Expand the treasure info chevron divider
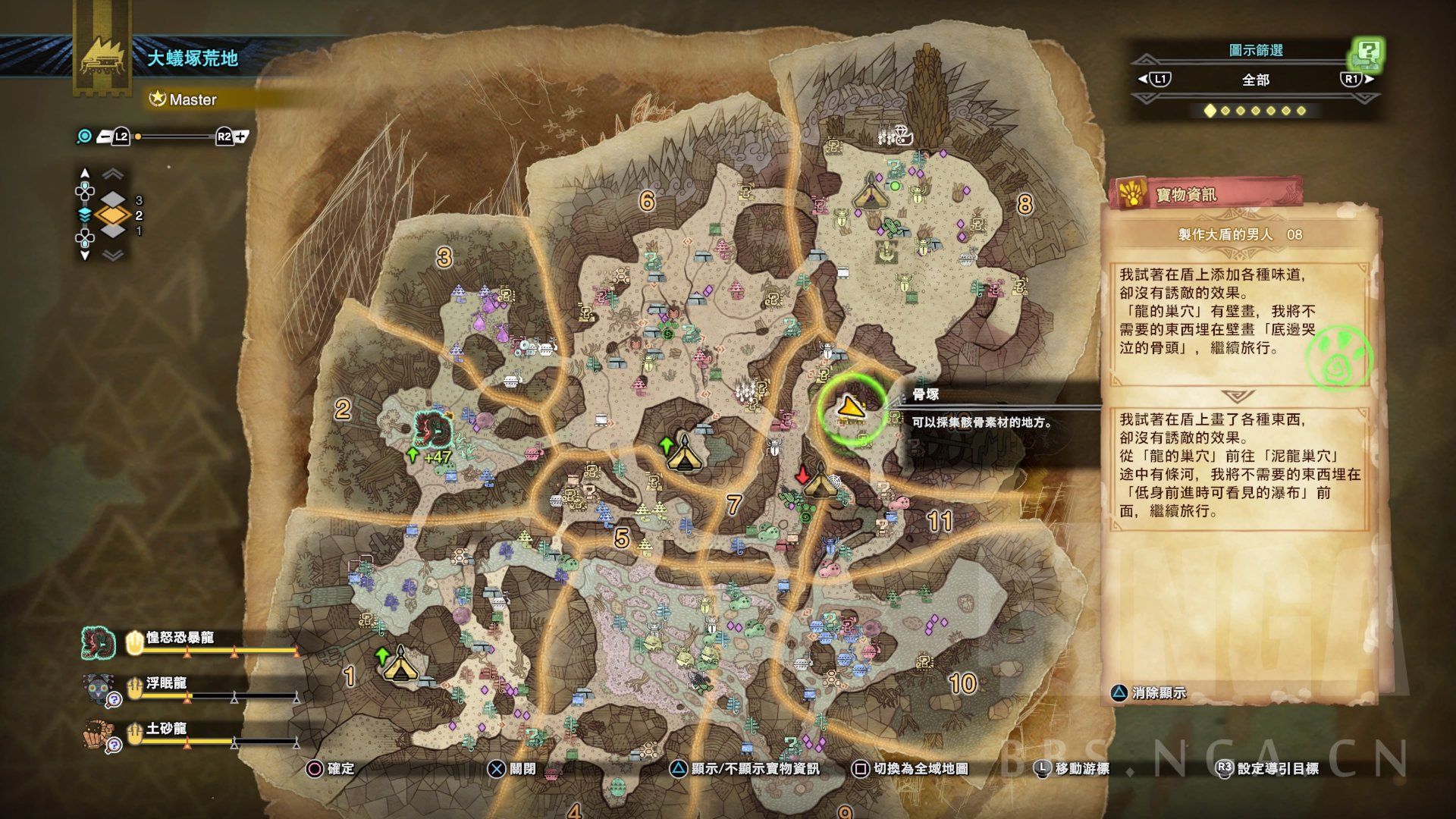 click(1238, 396)
